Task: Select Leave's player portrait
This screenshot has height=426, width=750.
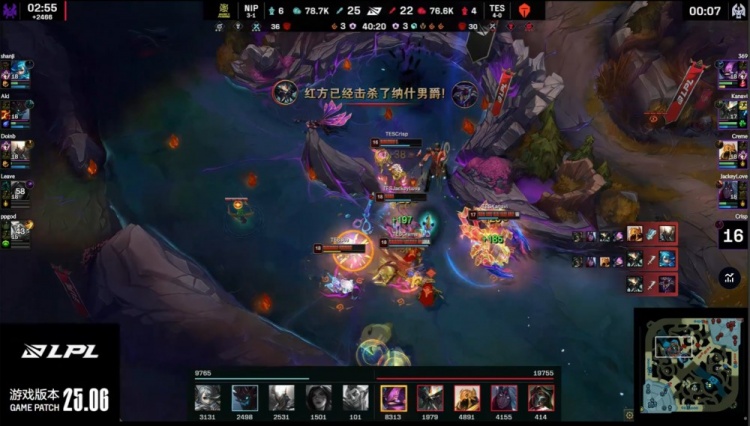Action: [x=20, y=190]
